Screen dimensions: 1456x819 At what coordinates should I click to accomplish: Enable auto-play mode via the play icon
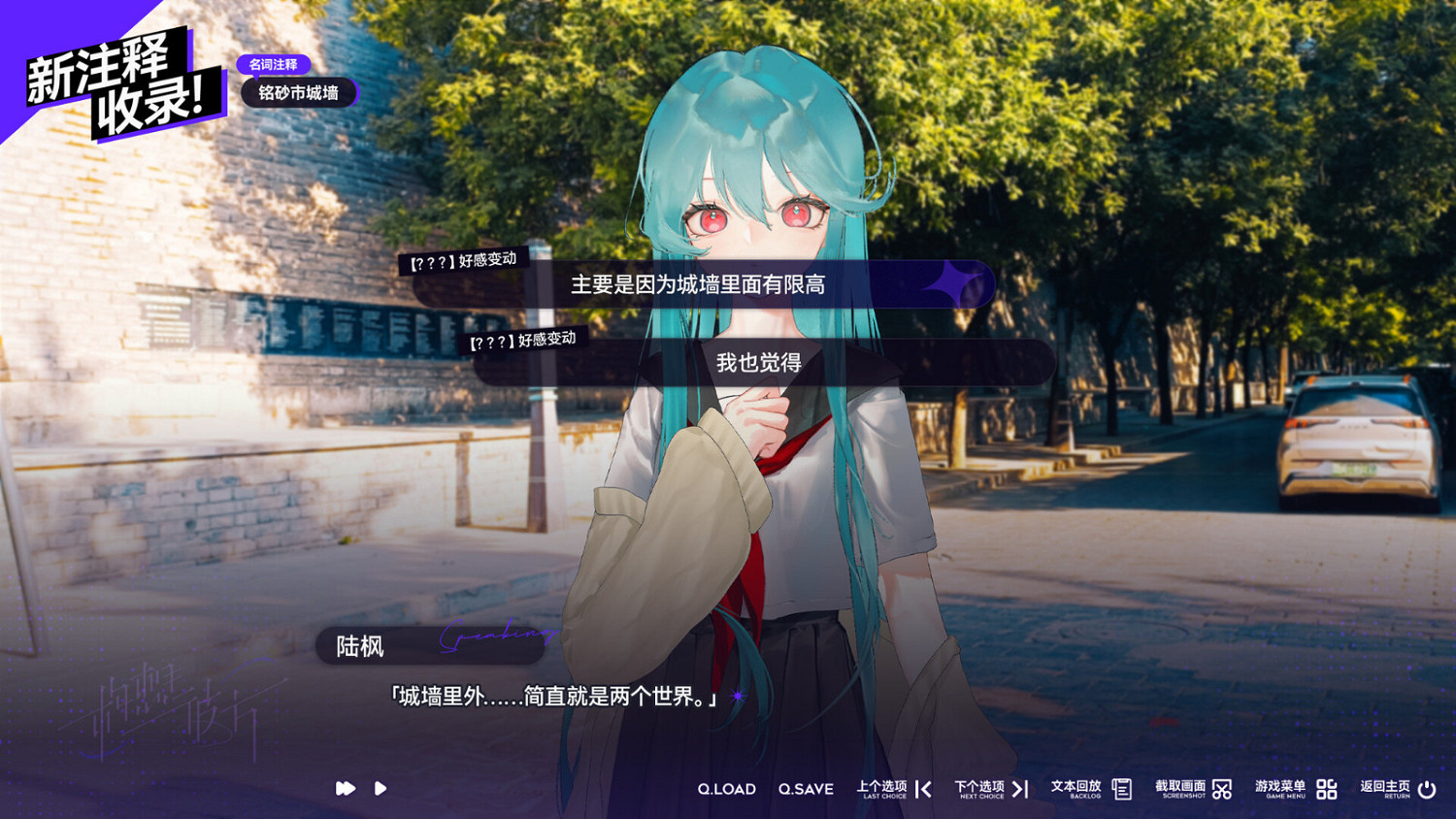381,789
